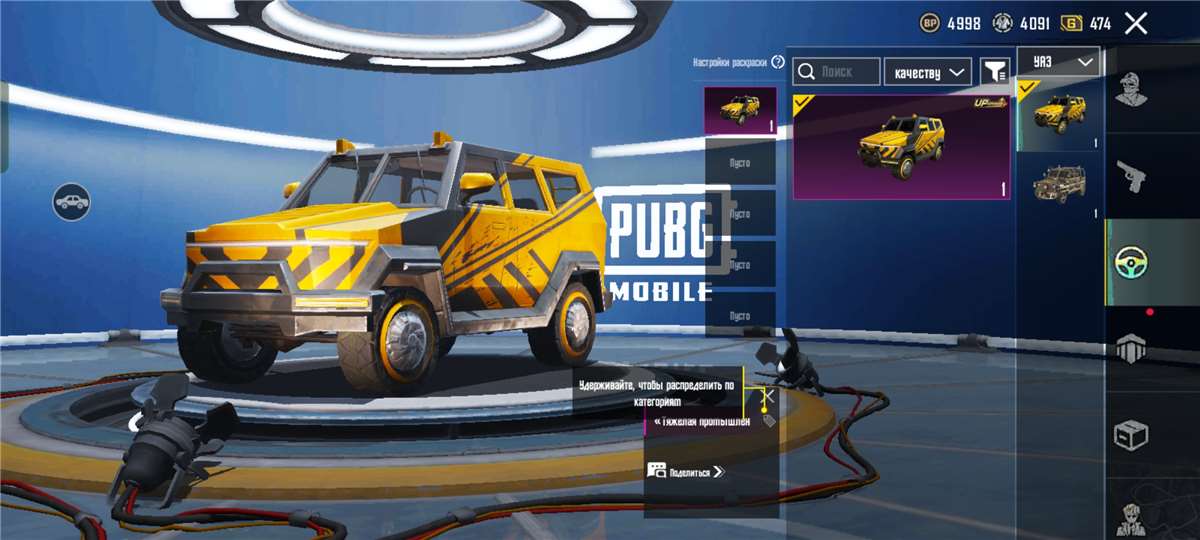Expand the УАЗ vehicle dropdown
1200x540 pixels.
[1059, 62]
